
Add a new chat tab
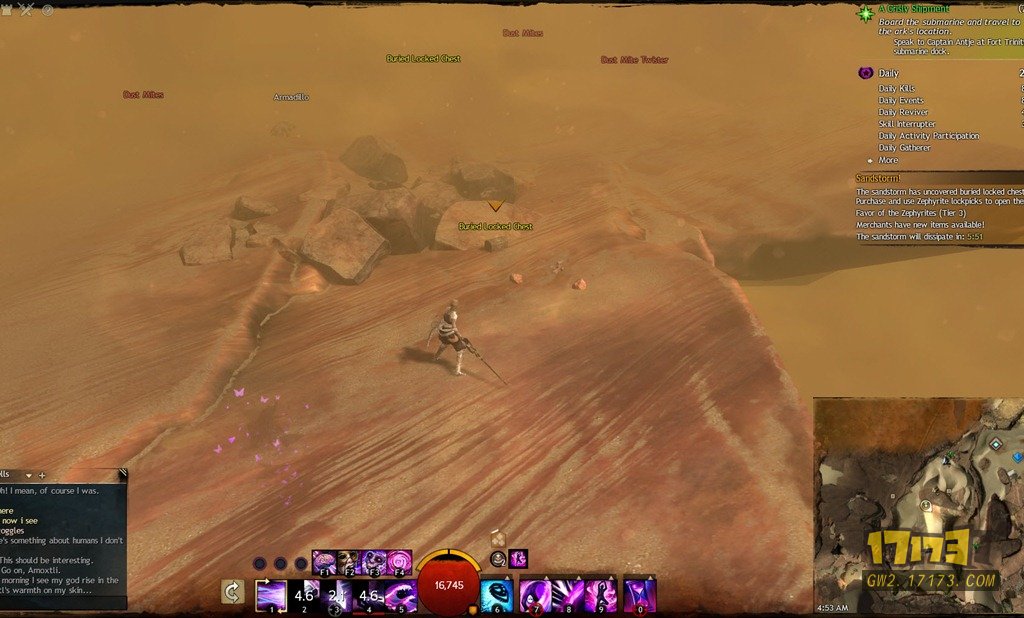(x=42, y=475)
